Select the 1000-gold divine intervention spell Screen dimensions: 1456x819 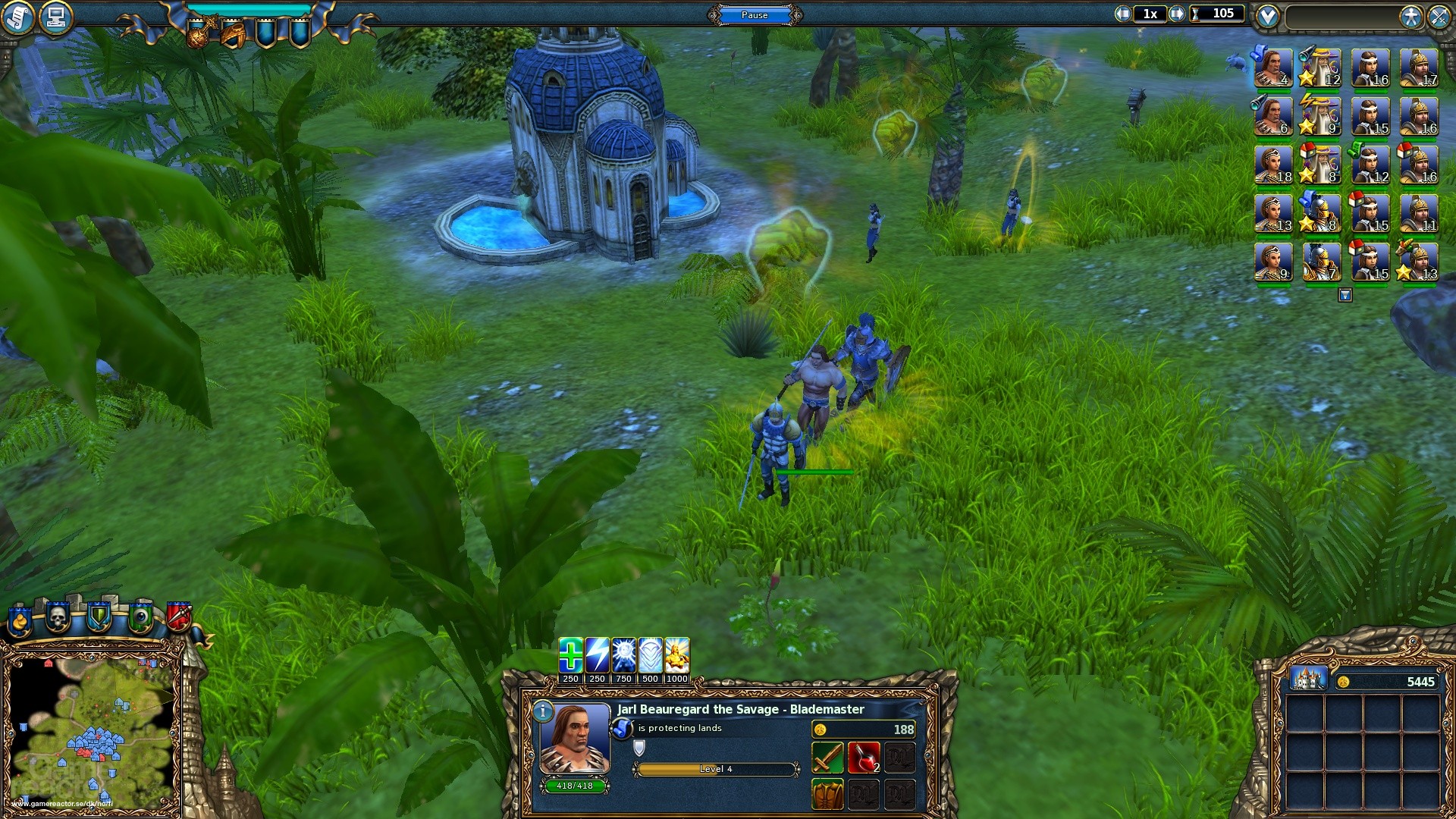676,655
